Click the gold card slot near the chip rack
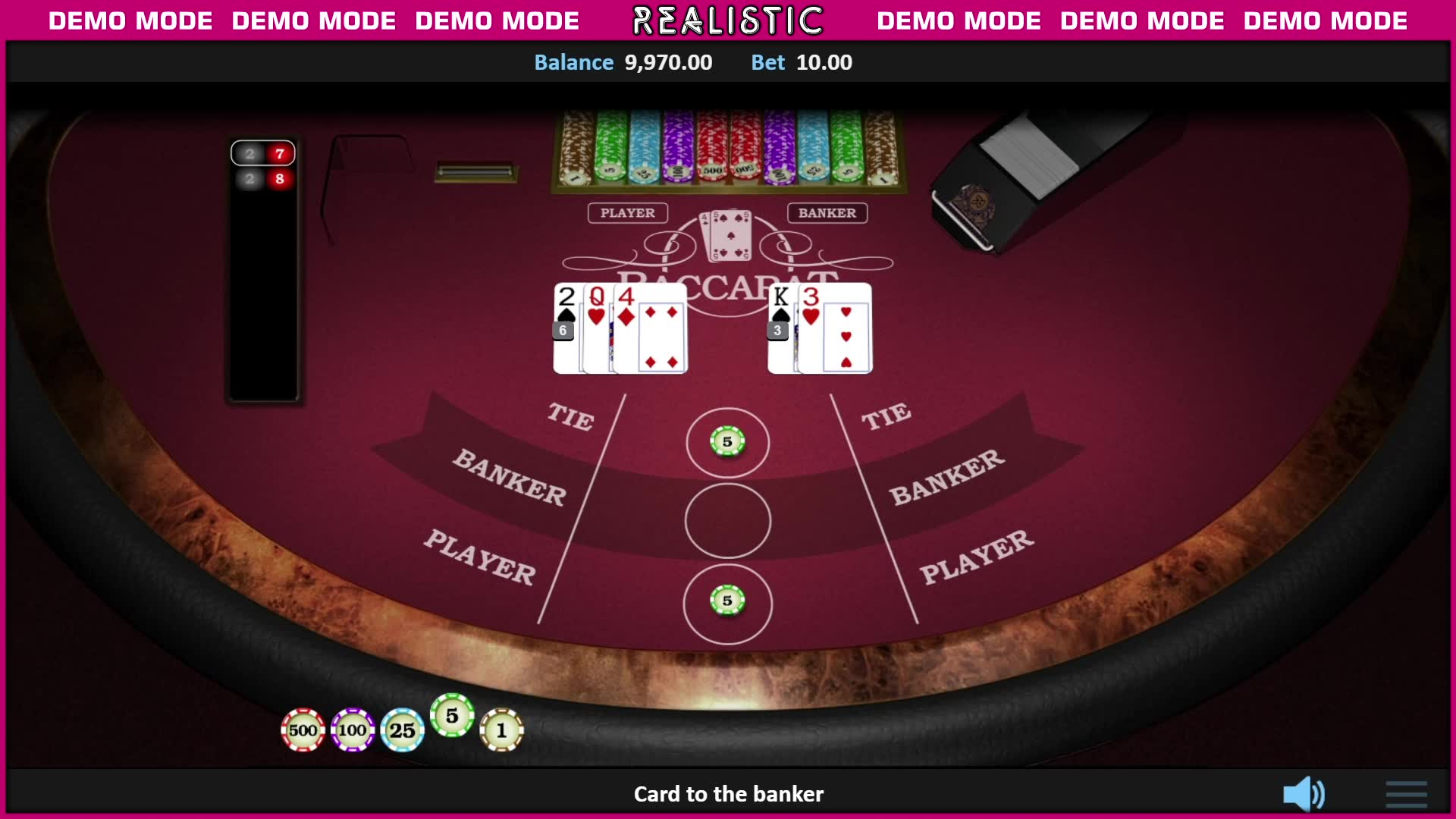 click(x=475, y=173)
